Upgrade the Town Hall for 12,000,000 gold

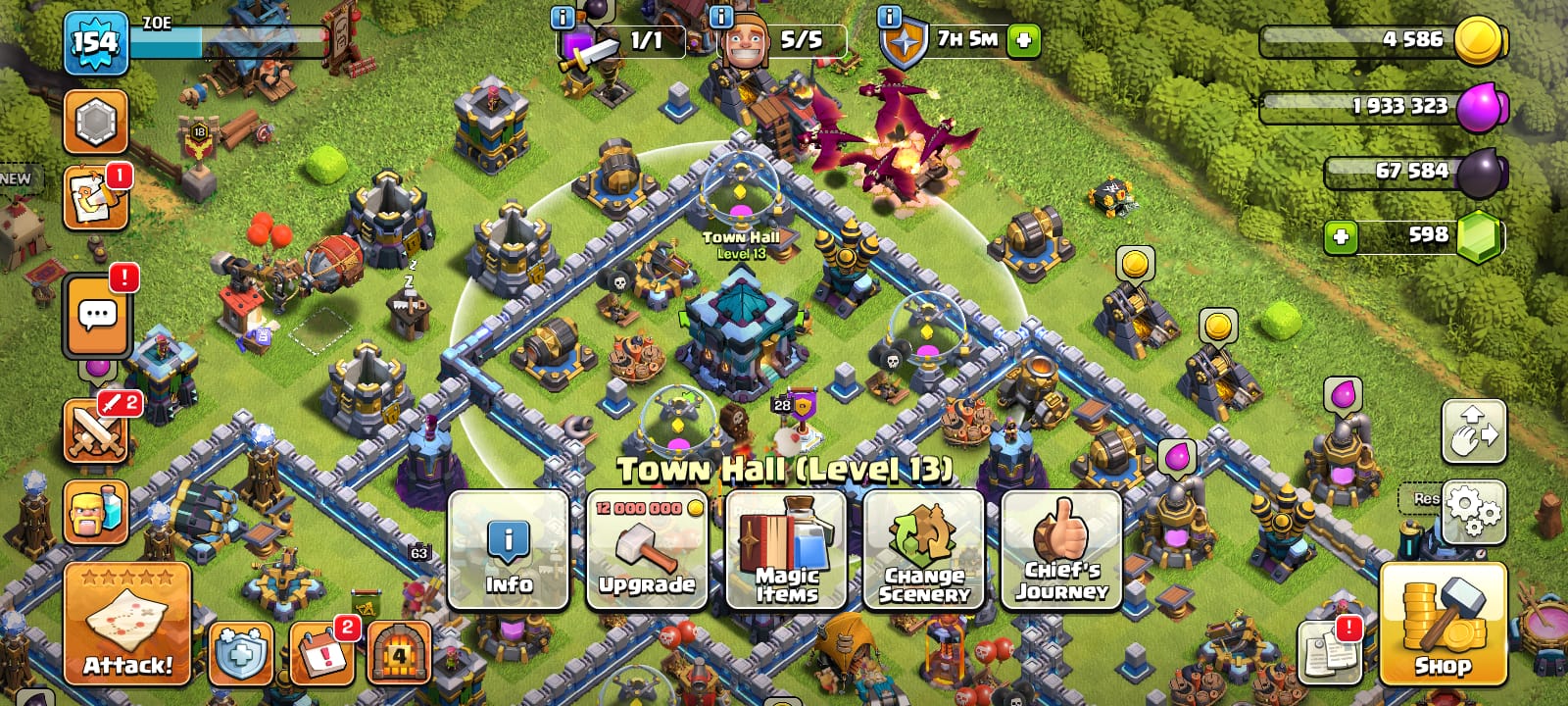pos(647,550)
